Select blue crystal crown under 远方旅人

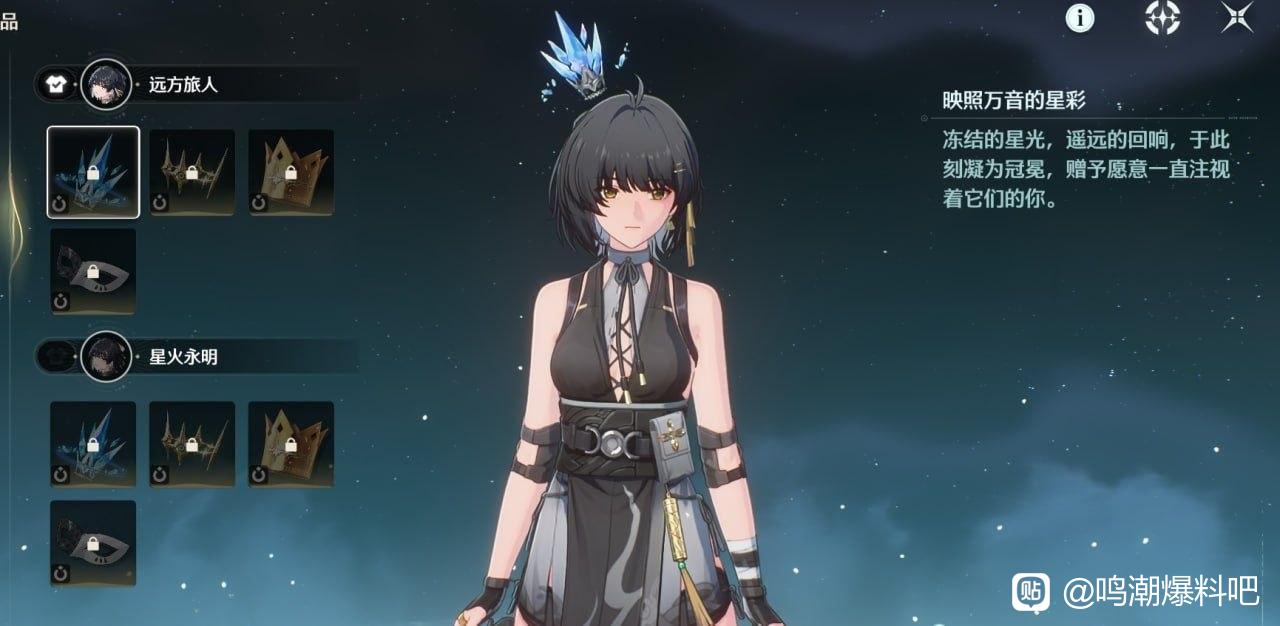pyautogui.click(x=93, y=172)
